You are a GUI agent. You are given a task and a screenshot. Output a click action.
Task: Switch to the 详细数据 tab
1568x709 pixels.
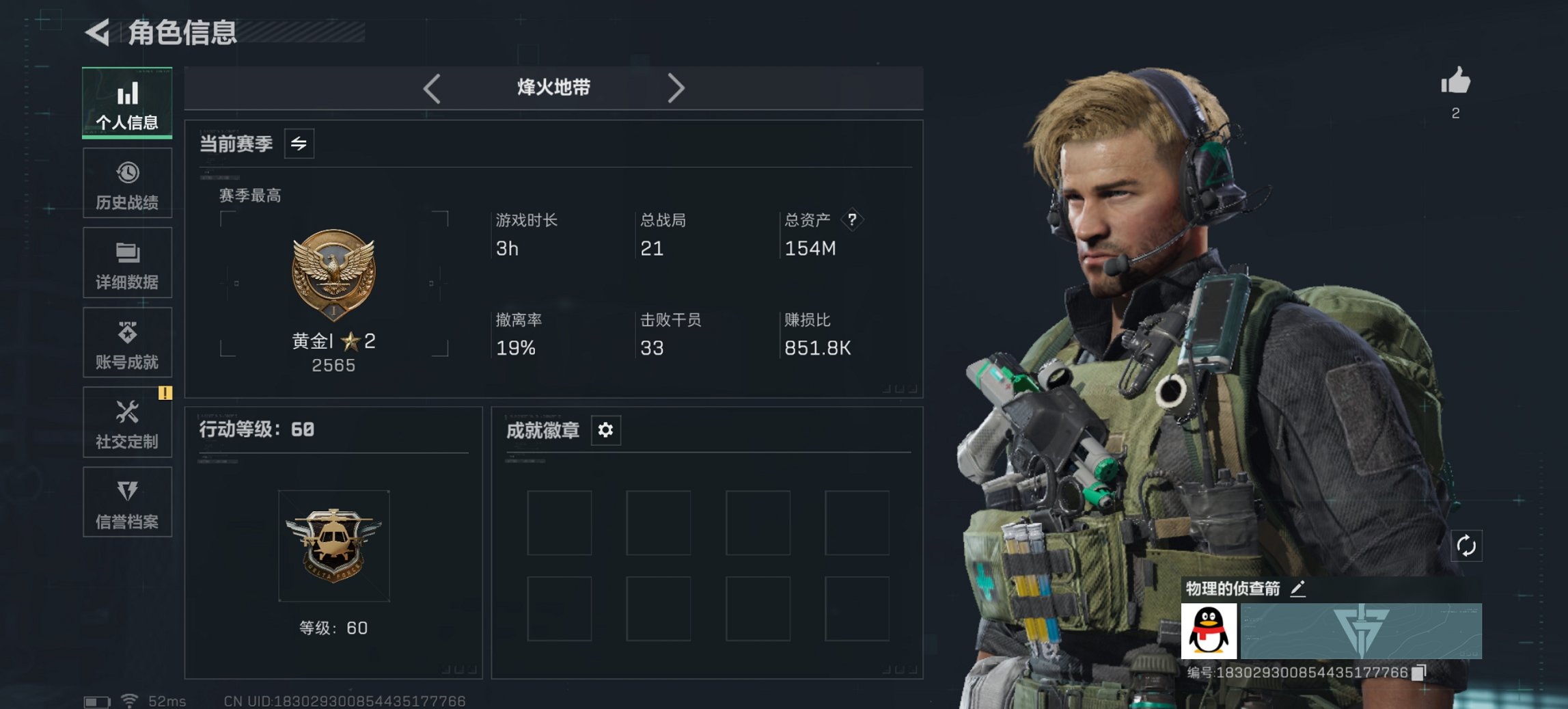tap(127, 263)
